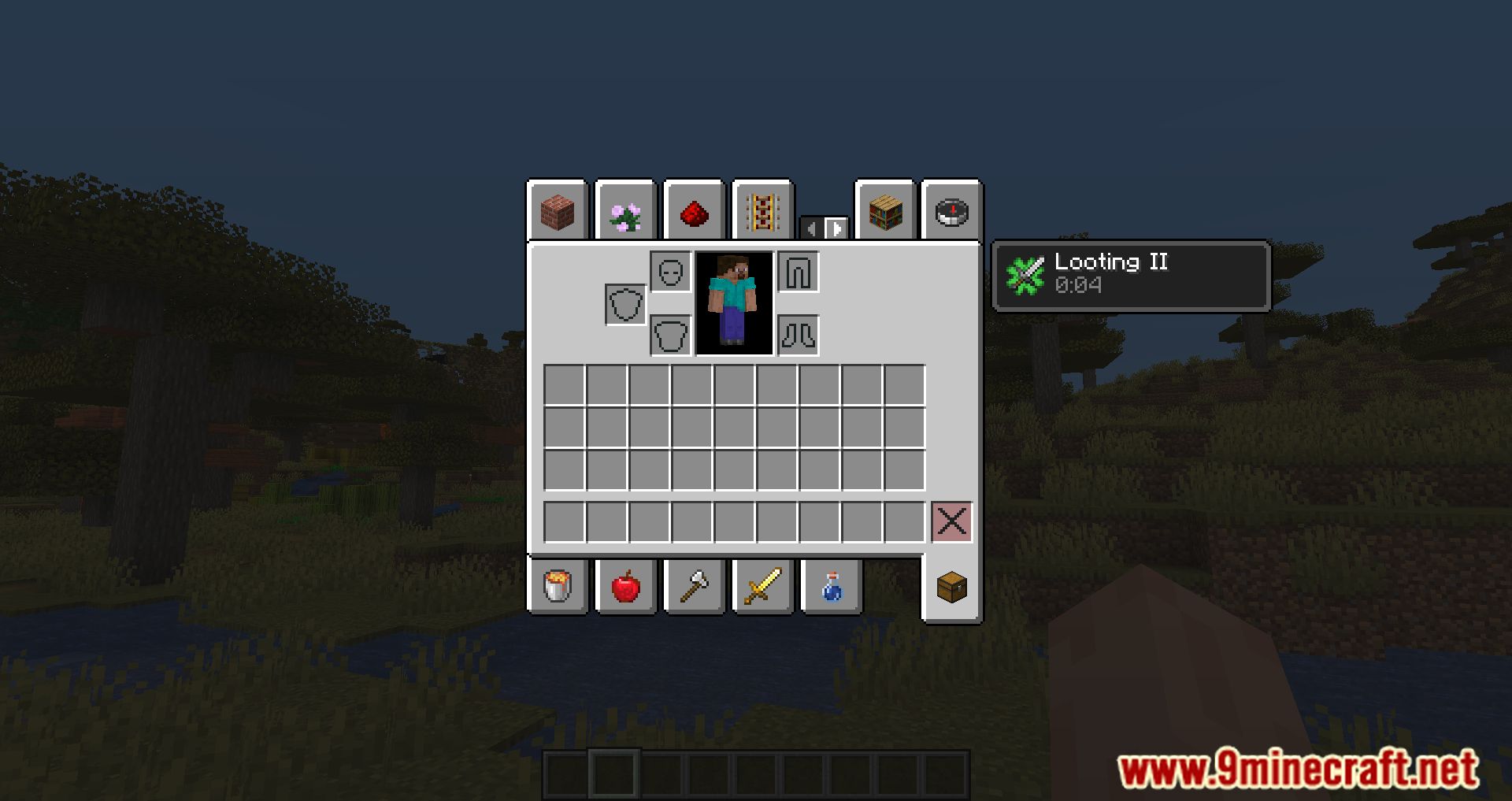Select the activator rail transportation tab

coord(761,211)
